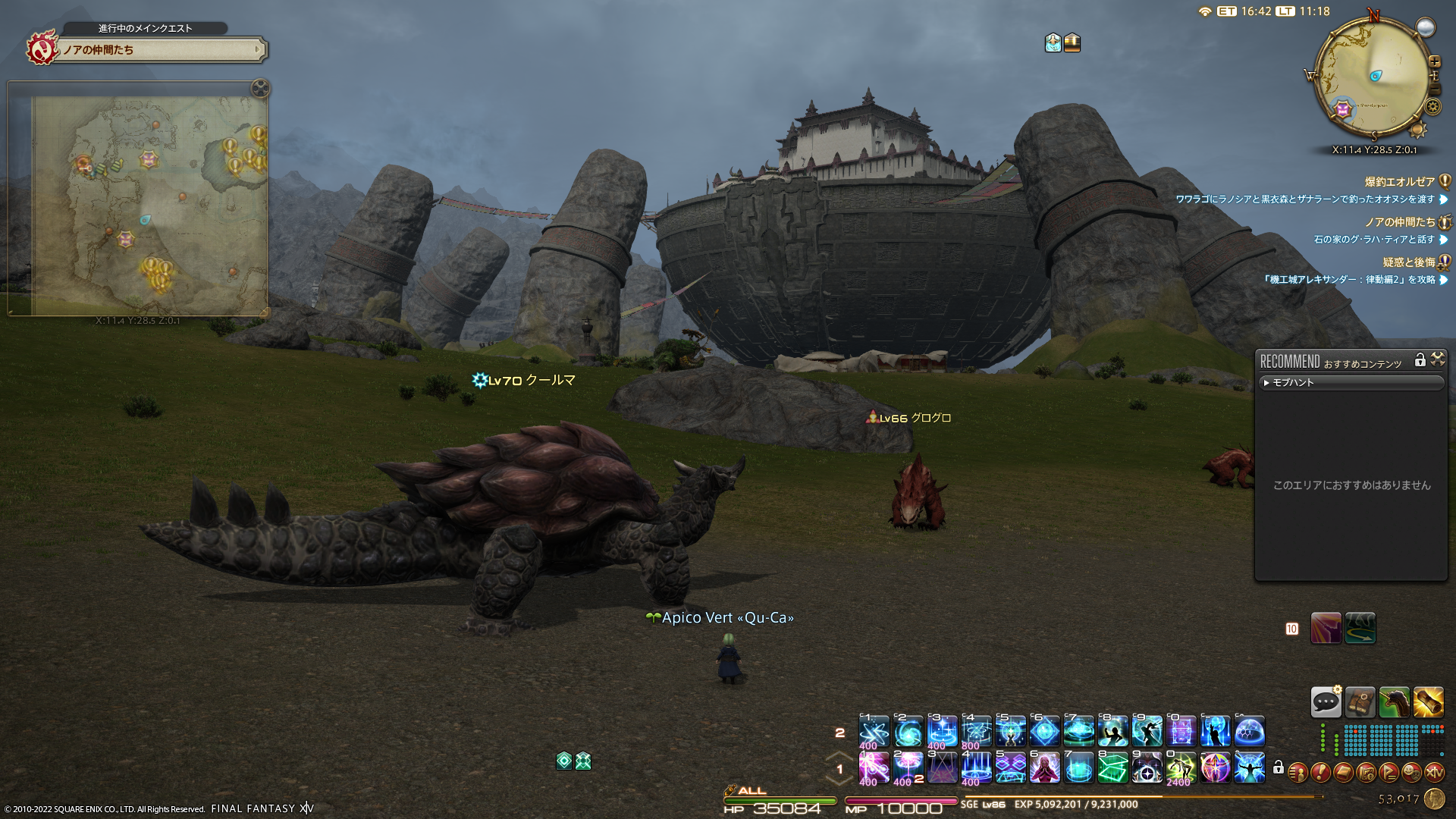Open the character menu in the micro menu

1298,773
